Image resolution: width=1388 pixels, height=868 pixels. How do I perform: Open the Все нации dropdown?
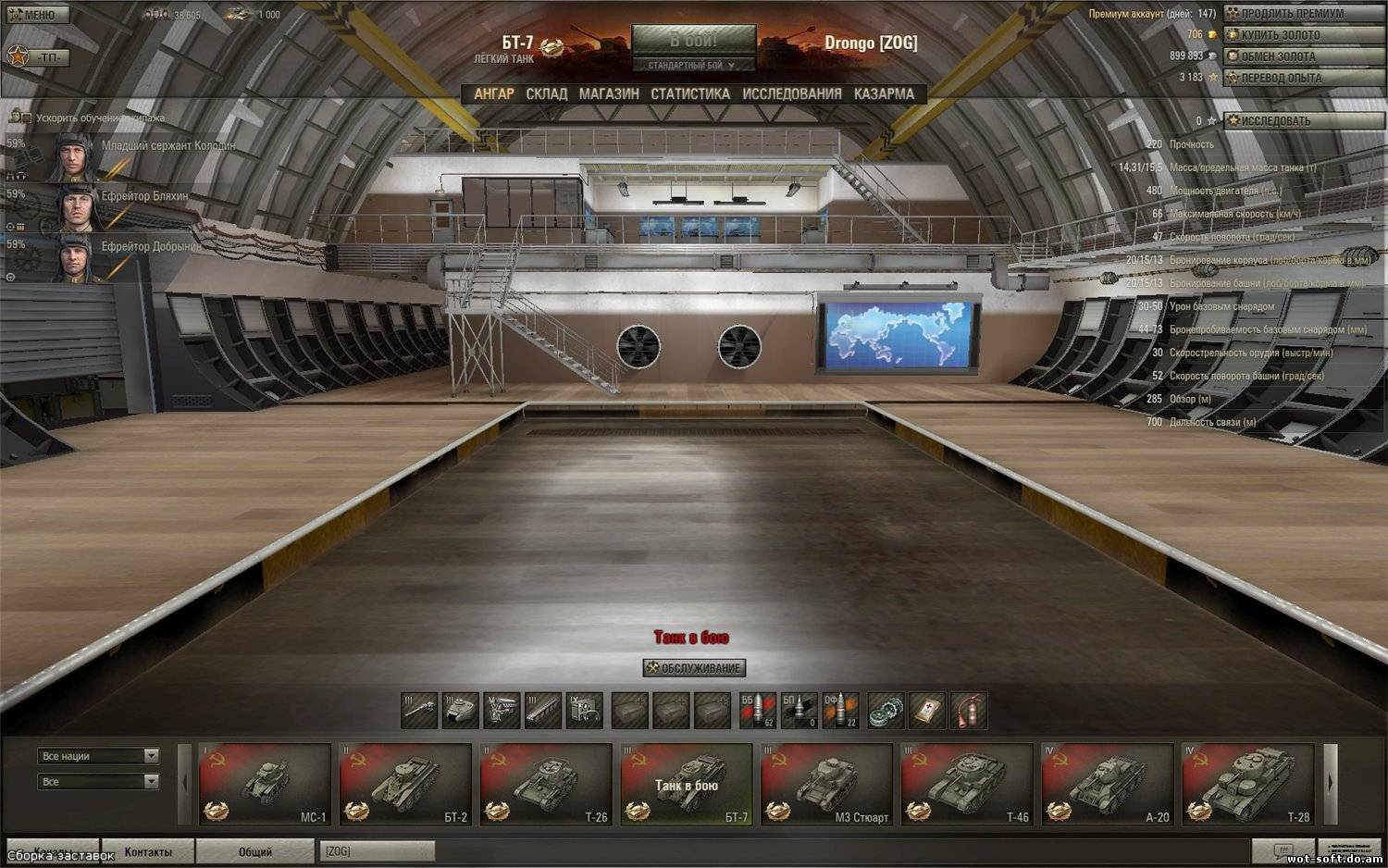click(x=98, y=756)
